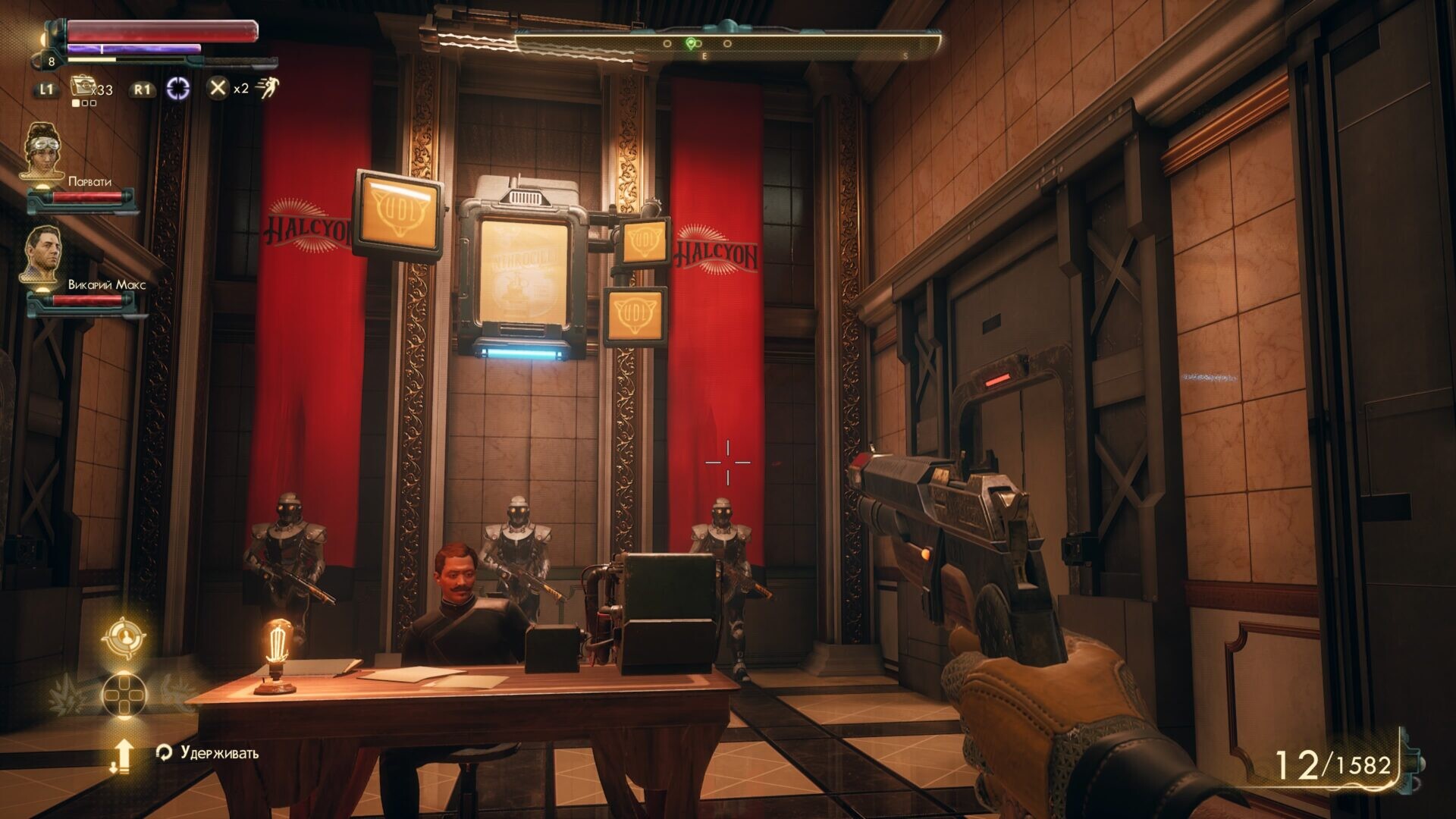The image size is (1456, 819).
Task: Activate the tactical time dilation crosshair icon
Action: tap(178, 89)
